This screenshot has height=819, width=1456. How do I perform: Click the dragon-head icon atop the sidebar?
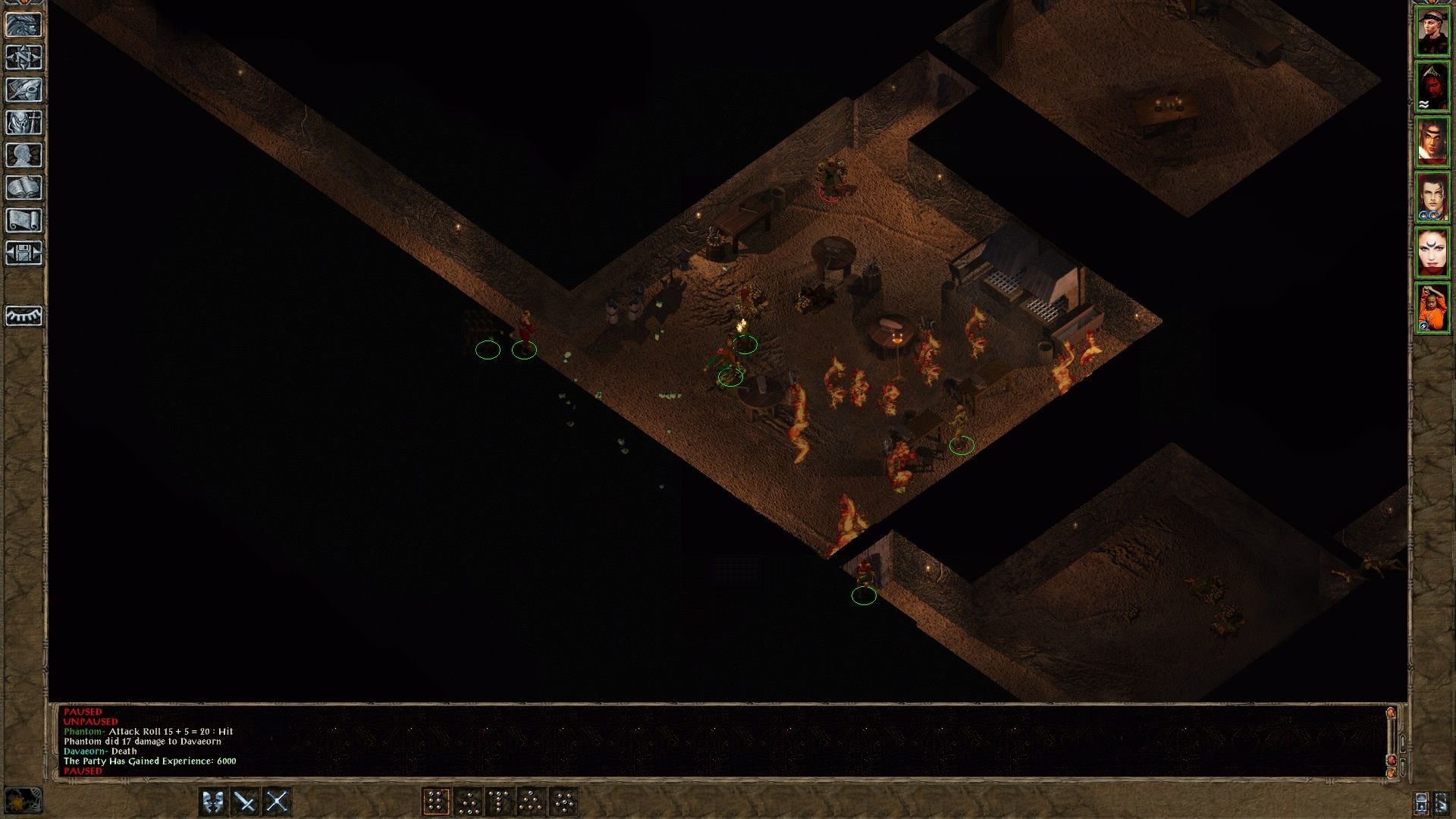[23, 24]
